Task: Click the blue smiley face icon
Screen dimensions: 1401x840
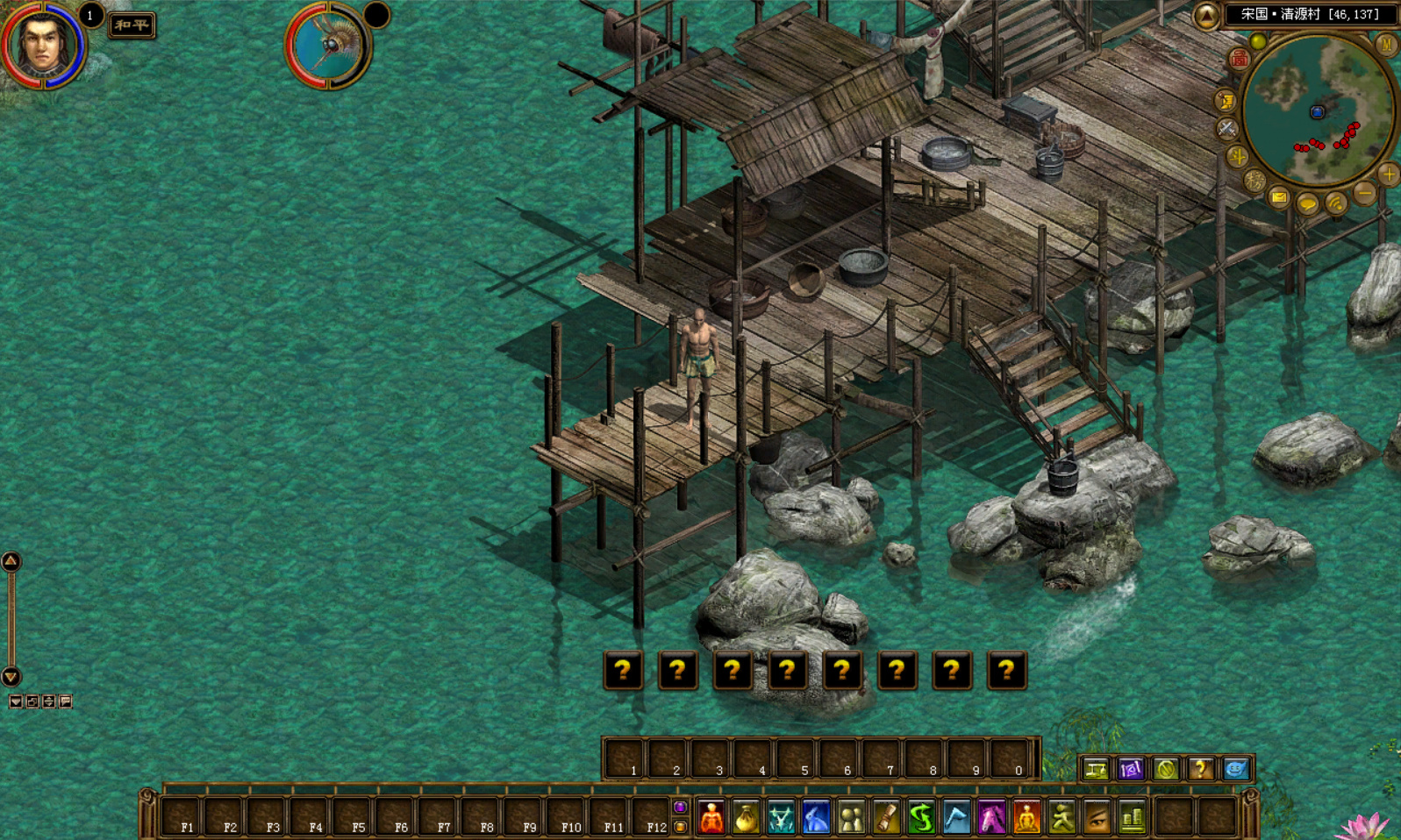Action: (1235, 769)
